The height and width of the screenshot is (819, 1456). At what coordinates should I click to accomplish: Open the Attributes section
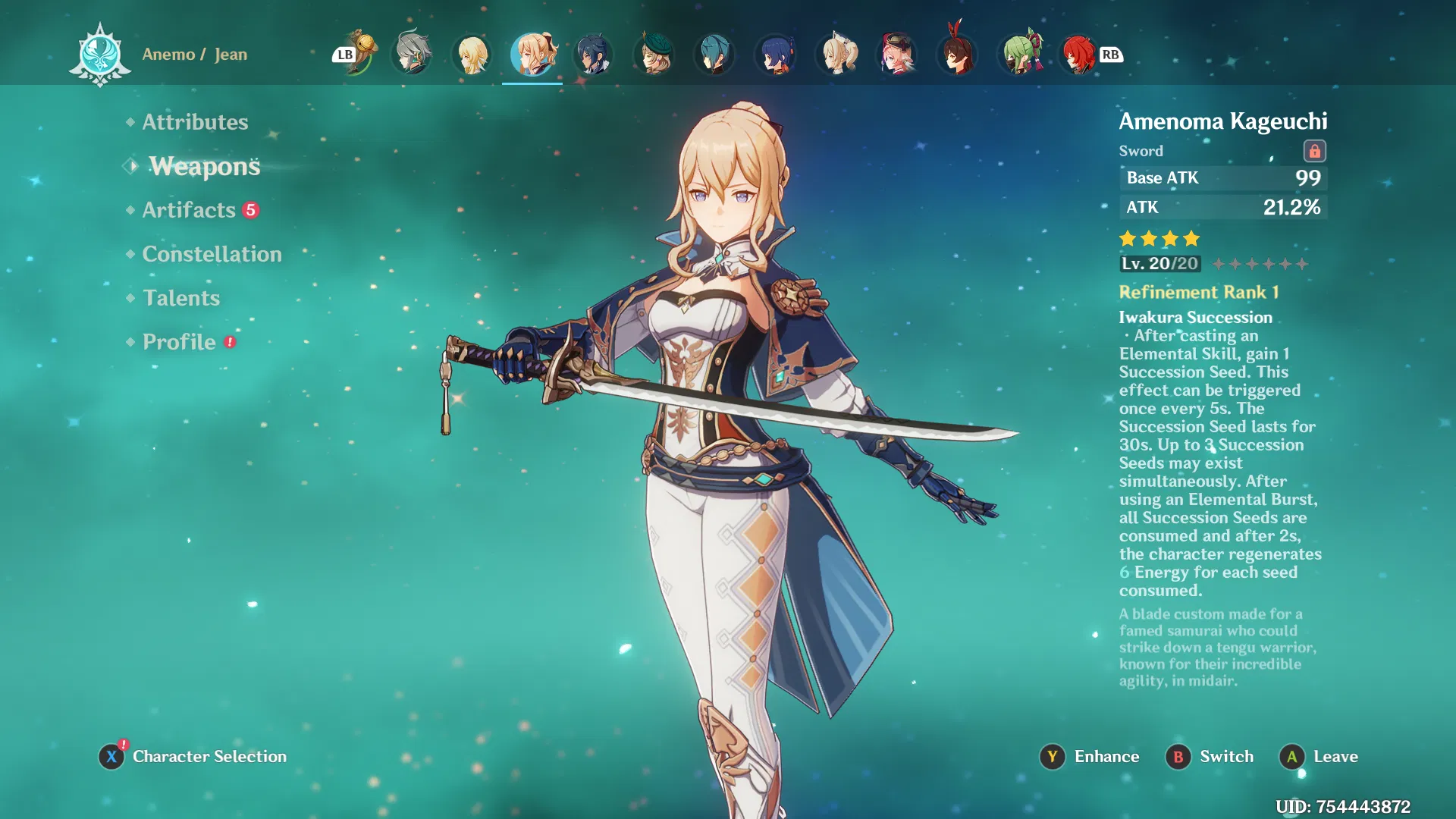click(x=195, y=122)
